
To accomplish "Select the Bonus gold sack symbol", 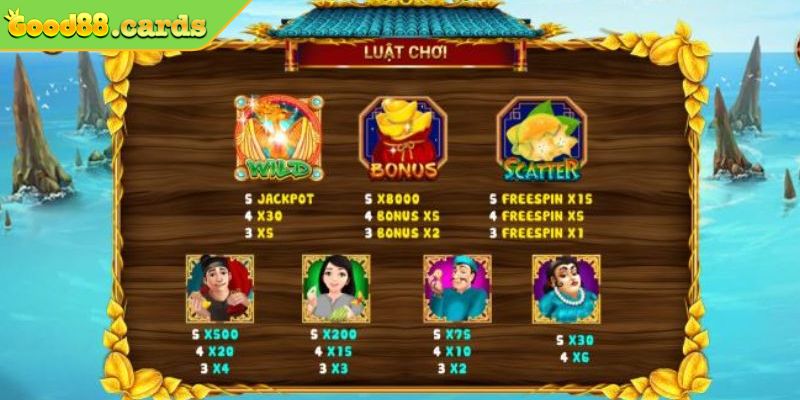I will 402,138.
